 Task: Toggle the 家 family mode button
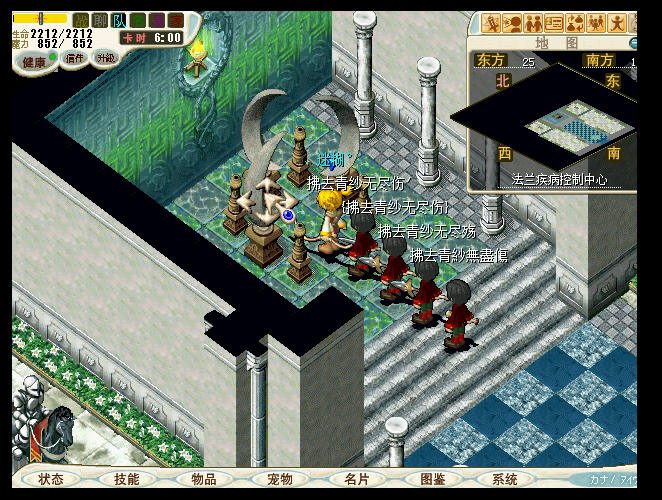[176, 20]
